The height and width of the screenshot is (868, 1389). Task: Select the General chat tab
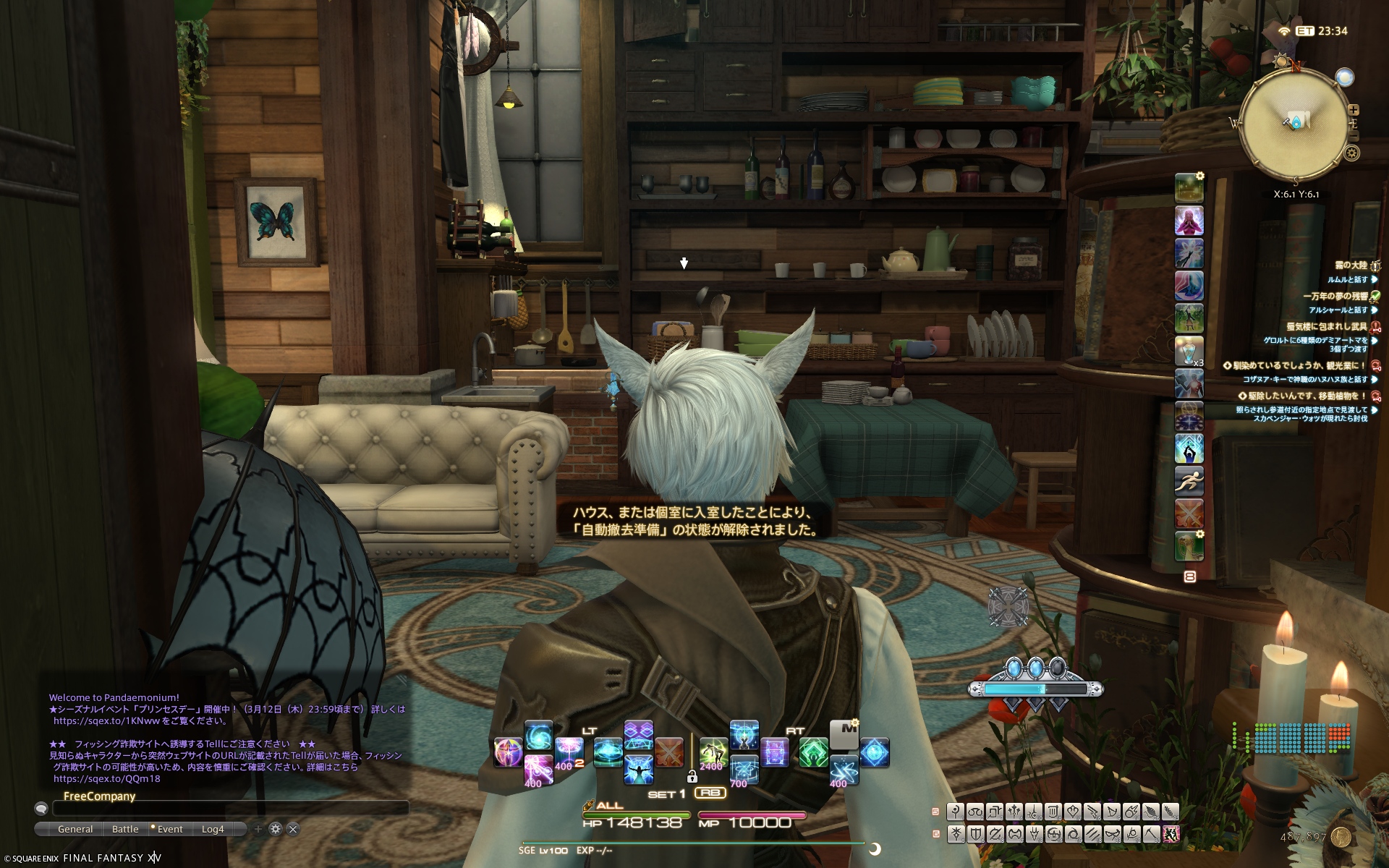(75, 829)
